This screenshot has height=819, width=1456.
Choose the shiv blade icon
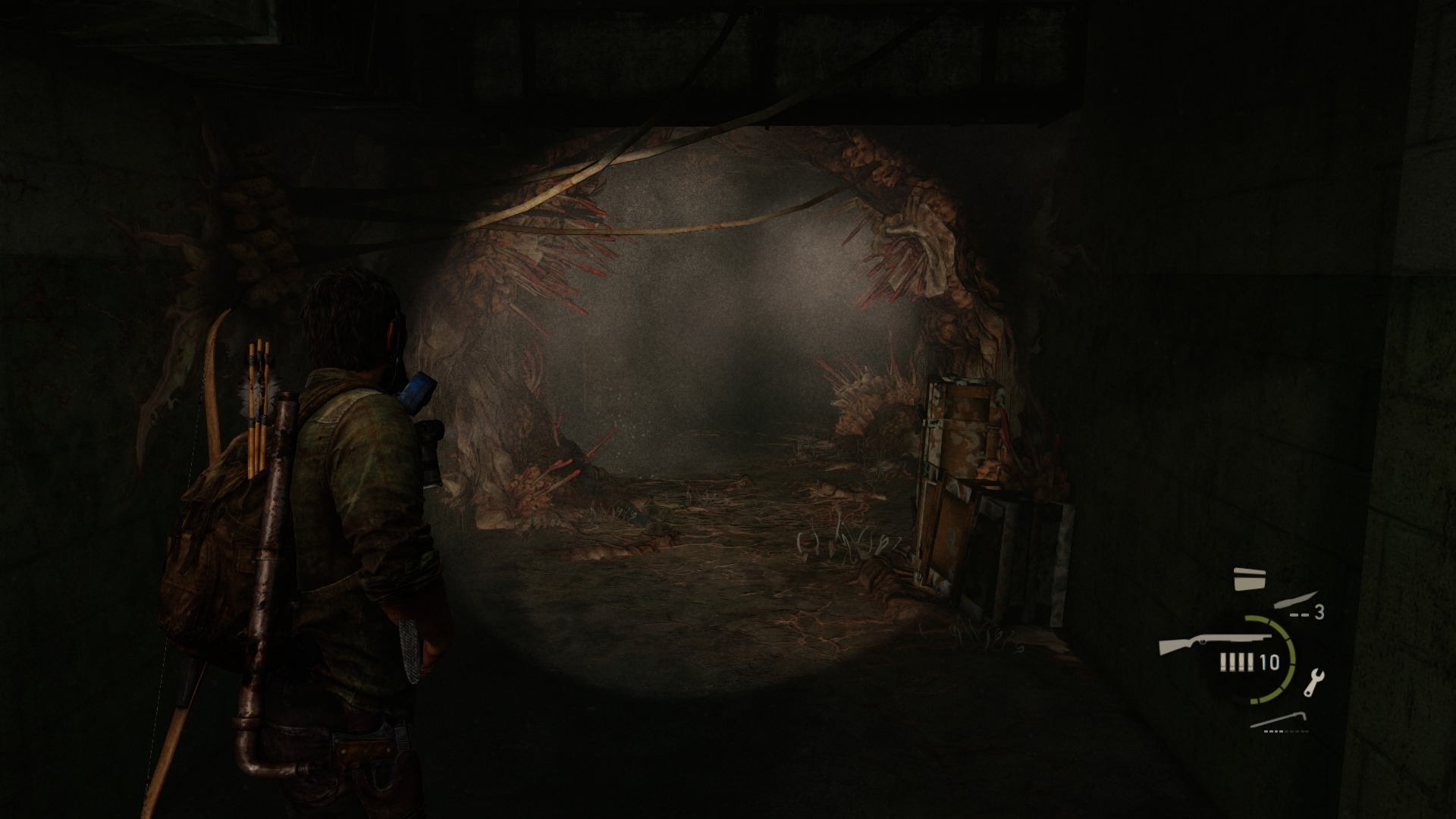(x=1296, y=601)
